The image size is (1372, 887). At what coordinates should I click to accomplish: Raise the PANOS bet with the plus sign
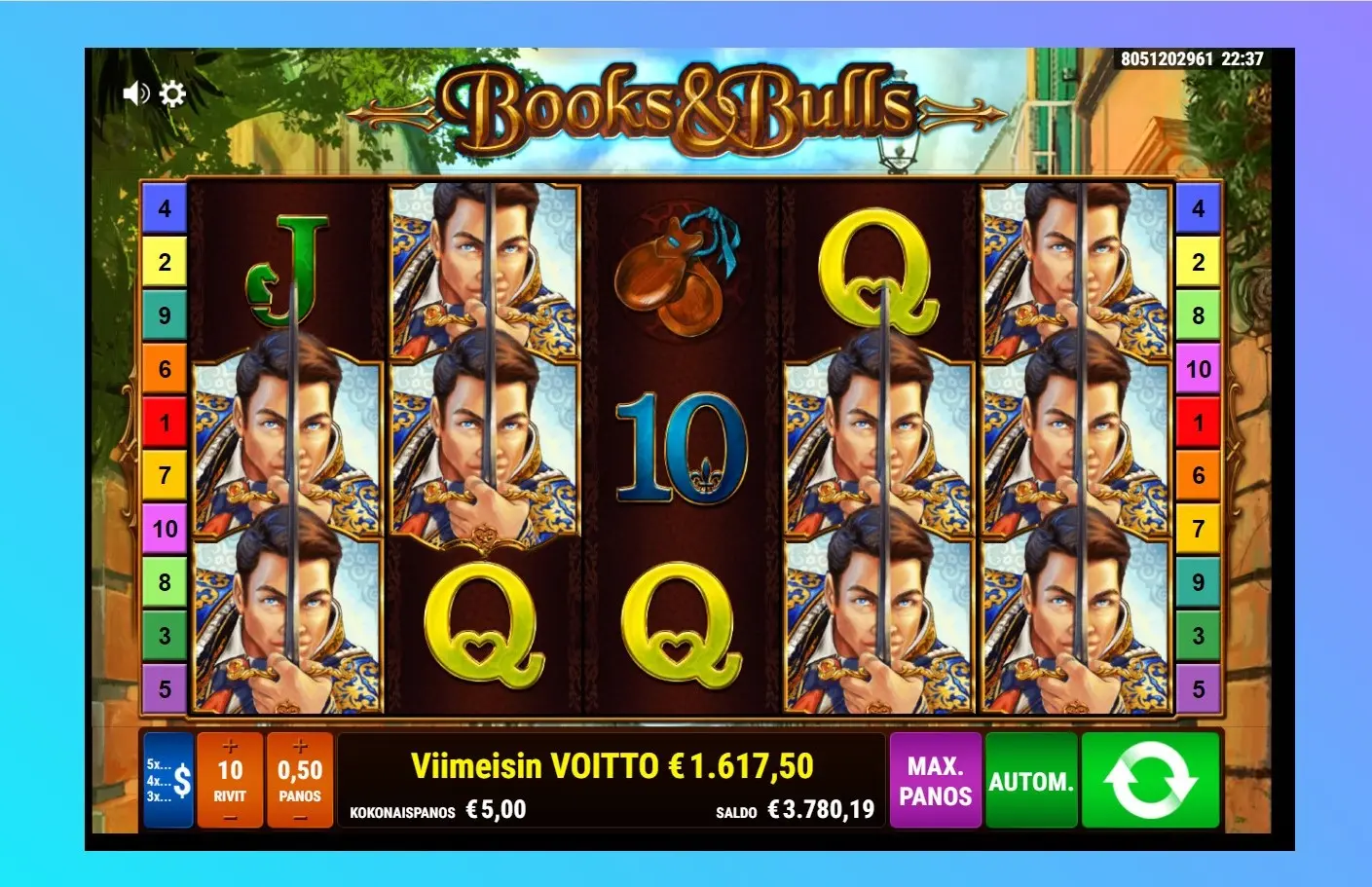(x=300, y=747)
